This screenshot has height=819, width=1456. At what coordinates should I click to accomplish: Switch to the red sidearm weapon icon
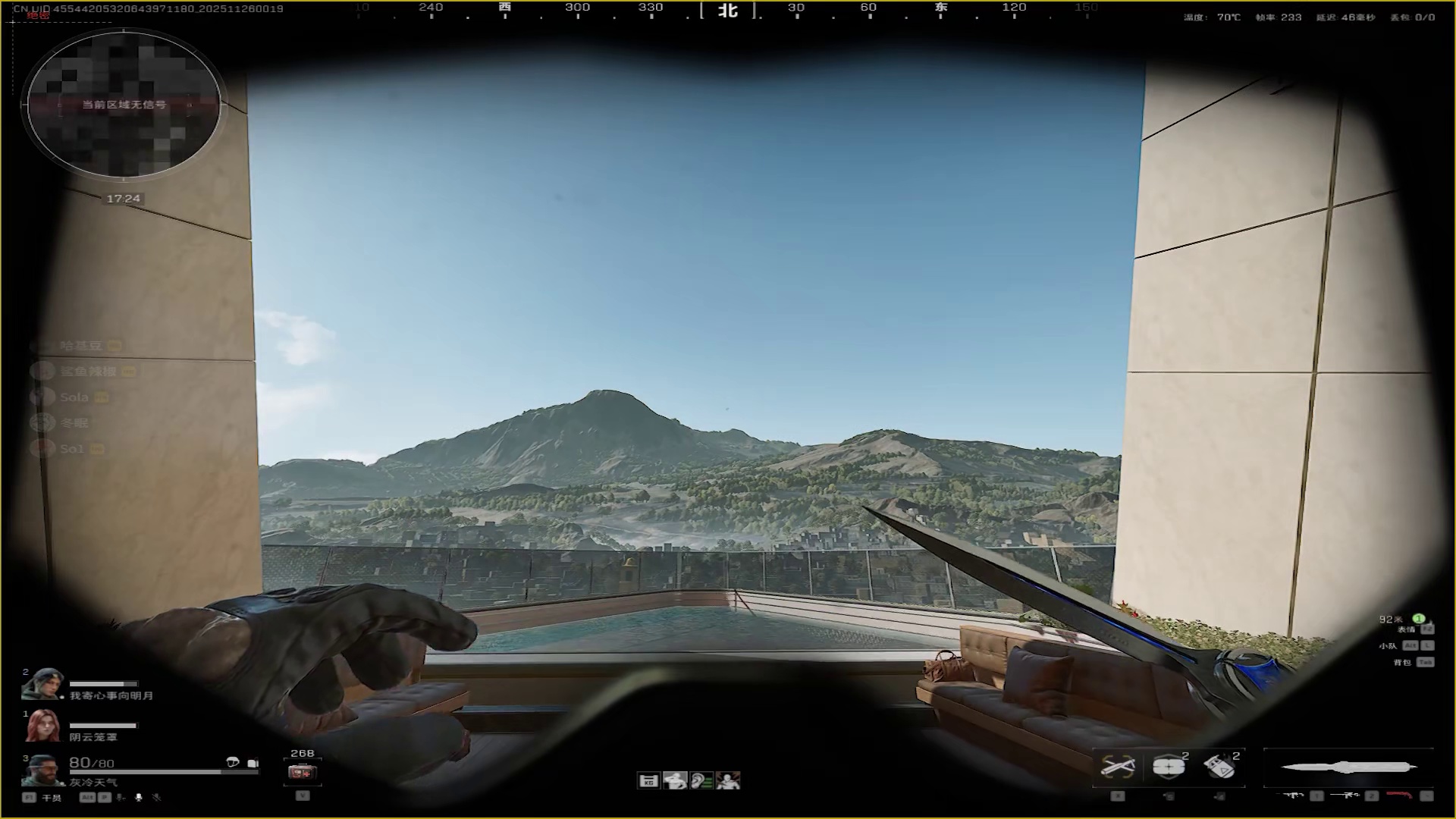click(1400, 795)
